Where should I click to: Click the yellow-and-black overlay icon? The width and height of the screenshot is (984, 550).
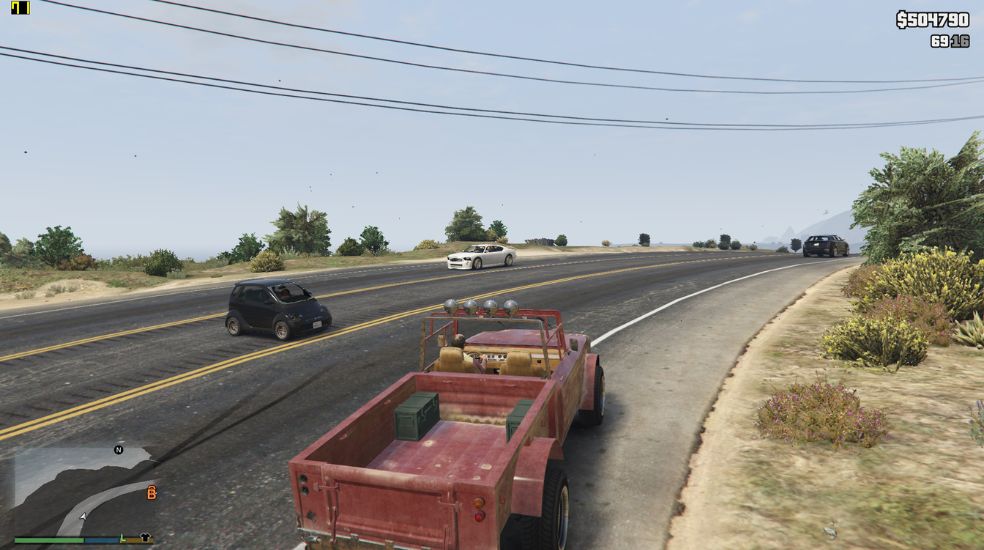point(20,8)
